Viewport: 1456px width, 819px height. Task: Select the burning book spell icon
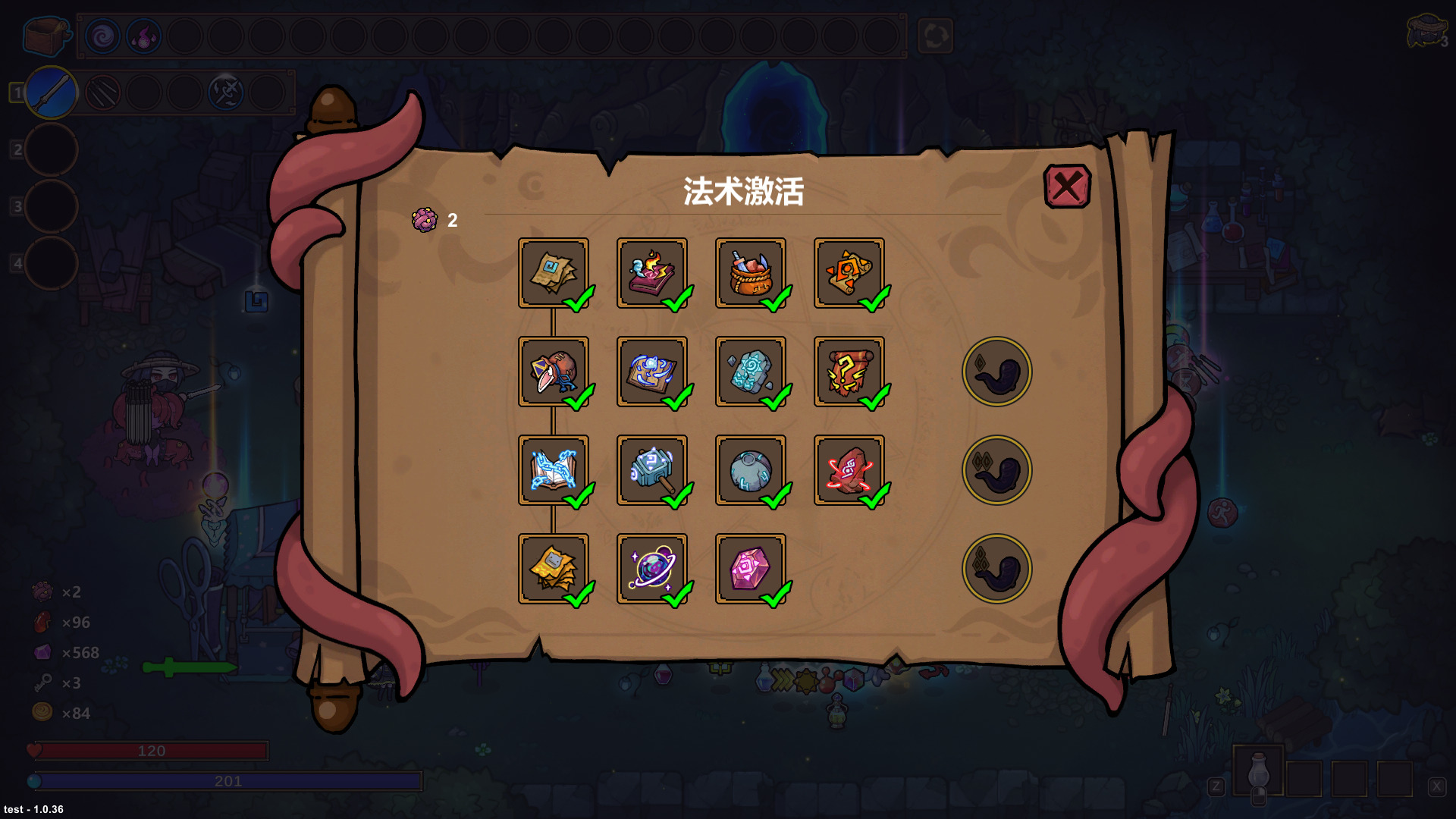654,275
